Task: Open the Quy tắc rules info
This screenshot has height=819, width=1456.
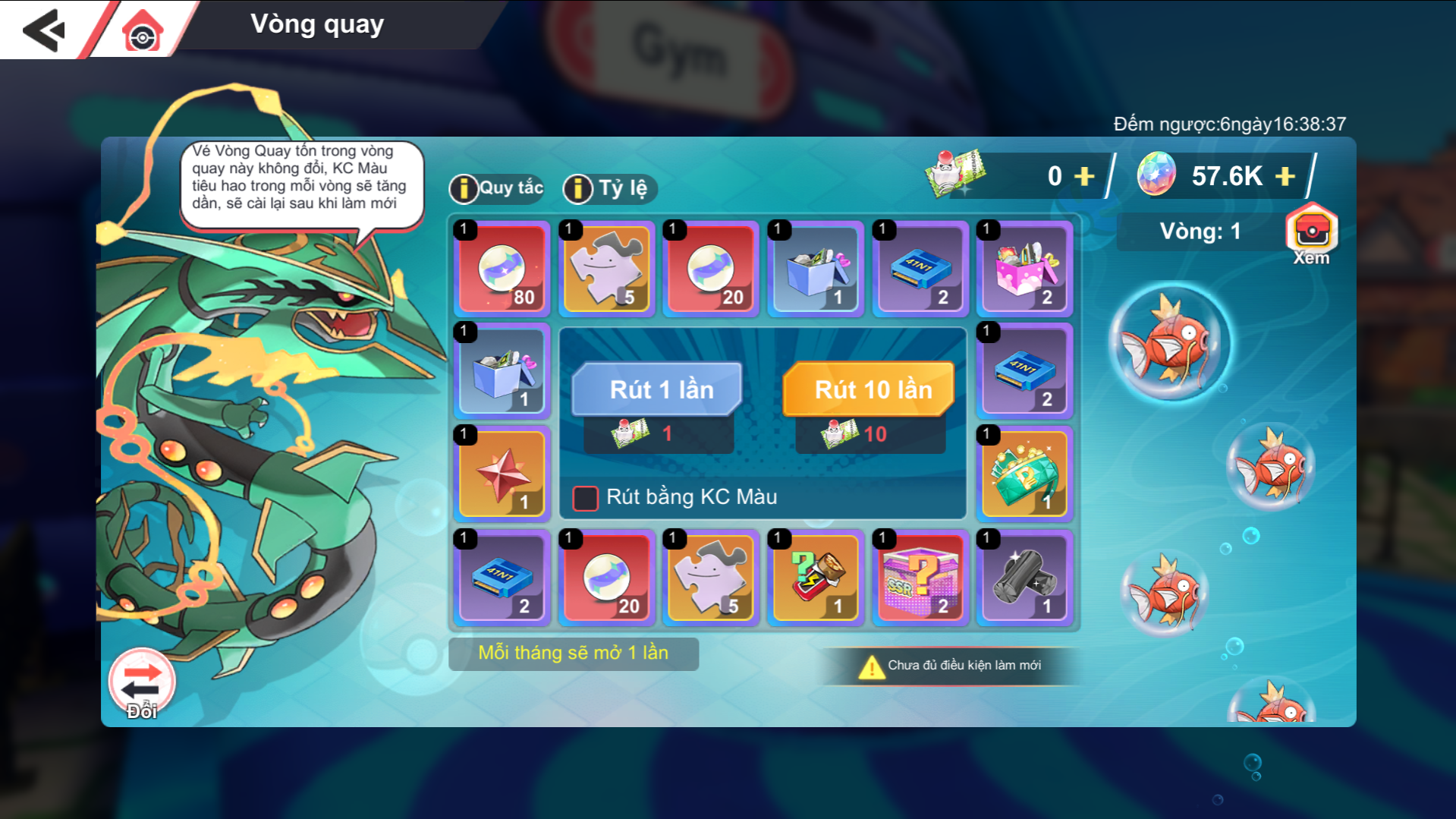Action: pyautogui.click(x=497, y=188)
